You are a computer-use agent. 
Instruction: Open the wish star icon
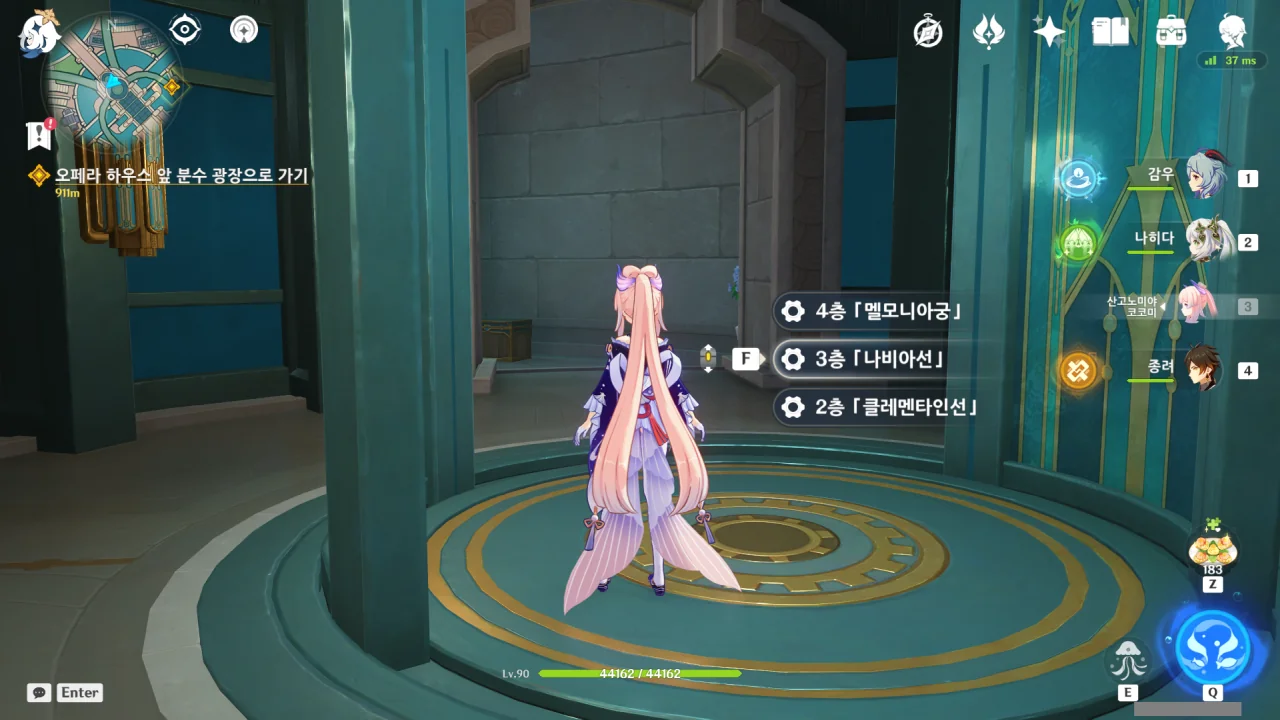[x=1048, y=32]
